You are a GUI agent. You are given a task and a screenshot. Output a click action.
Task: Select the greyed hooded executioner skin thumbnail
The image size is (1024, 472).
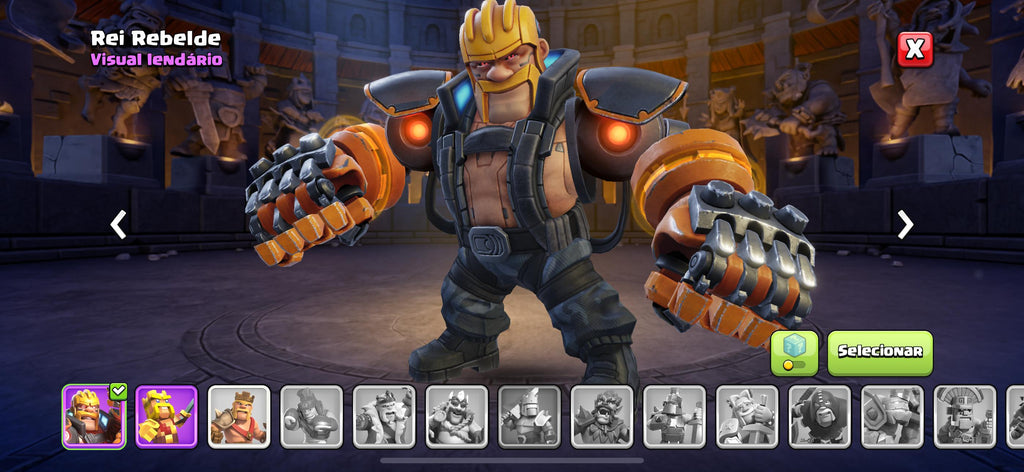pos(820,416)
